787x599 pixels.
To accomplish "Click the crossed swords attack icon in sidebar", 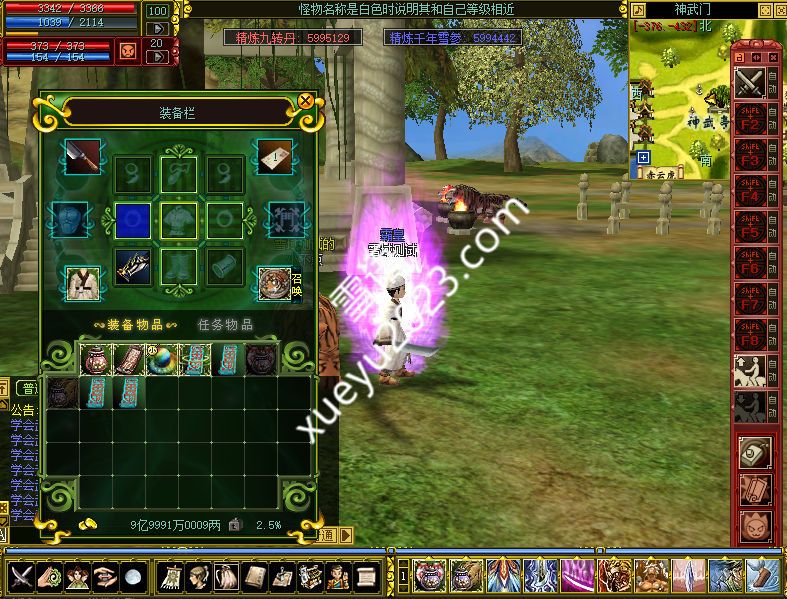I will pos(750,82).
